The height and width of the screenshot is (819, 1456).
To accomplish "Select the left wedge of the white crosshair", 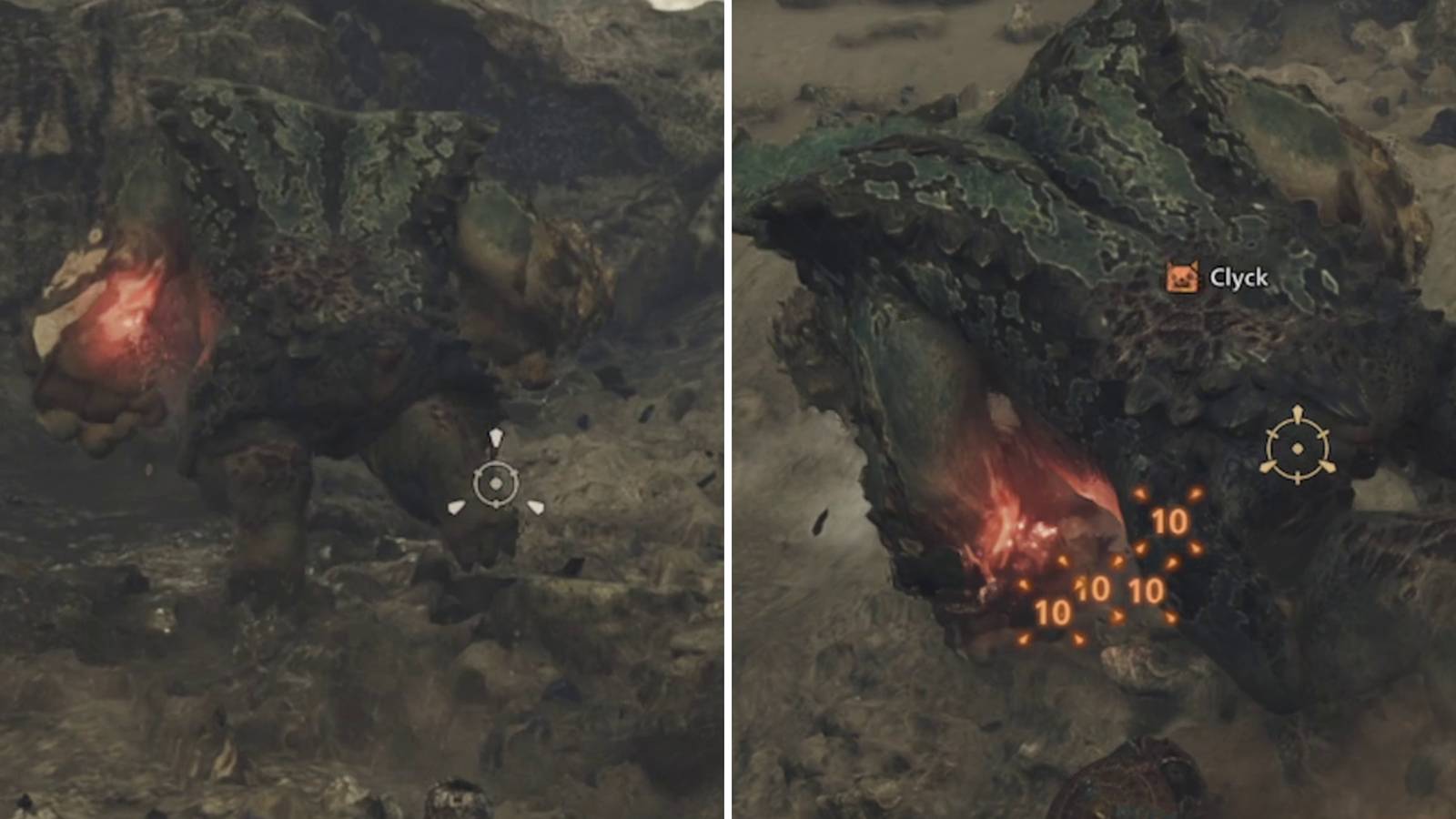I will pos(456,508).
